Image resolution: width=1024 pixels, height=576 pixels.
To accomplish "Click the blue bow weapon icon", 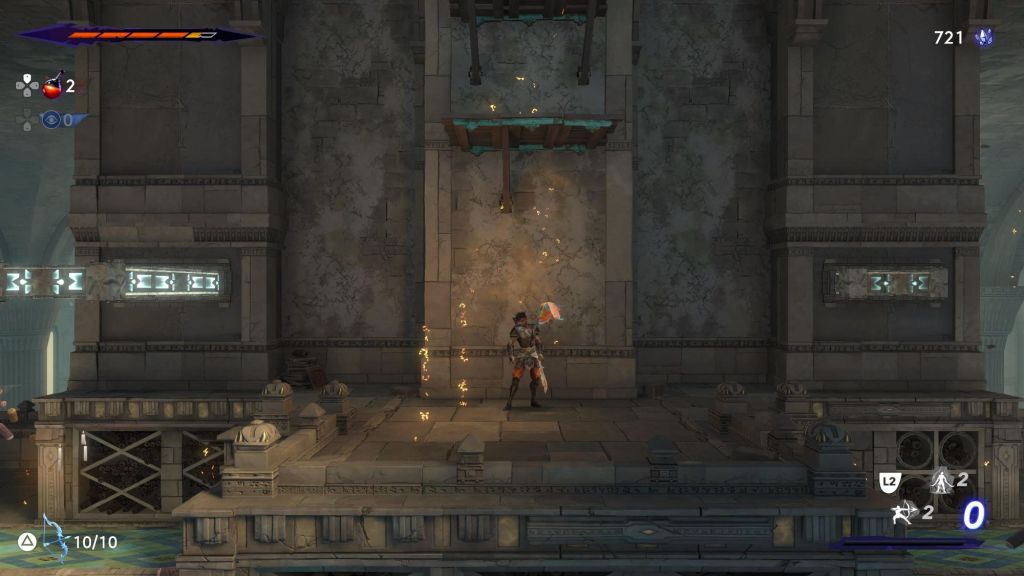I will [x=55, y=538].
